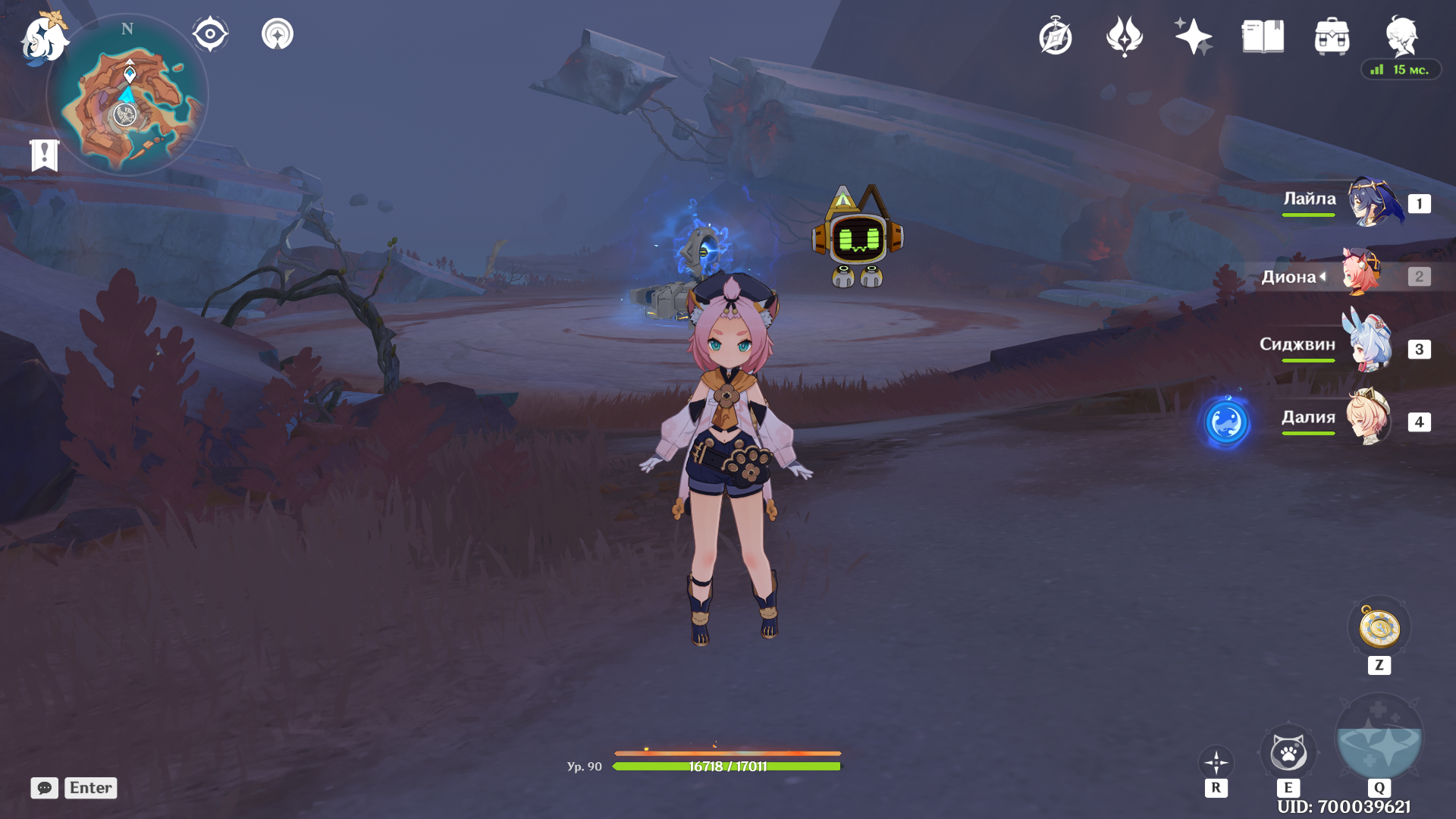This screenshot has height=819, width=1456.
Task: Select party member Диона
Action: click(1362, 275)
